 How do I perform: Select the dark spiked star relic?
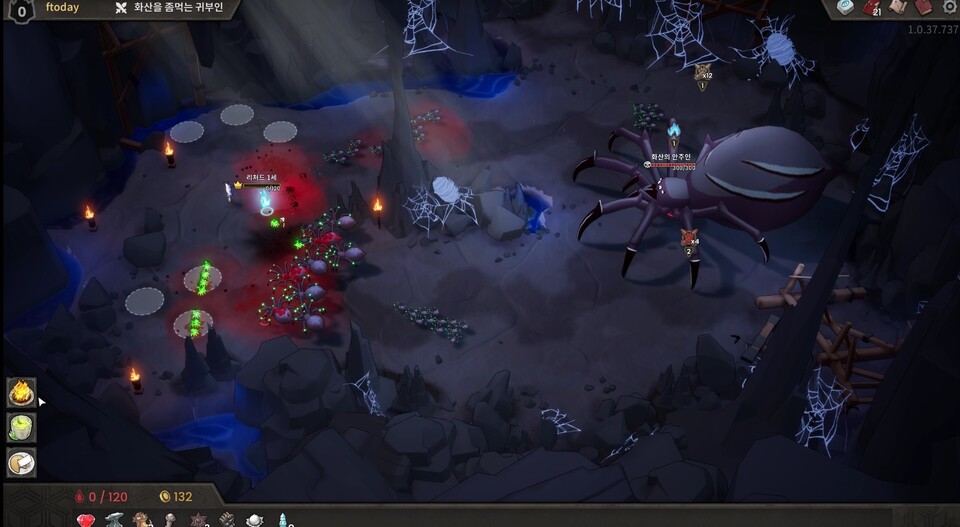click(198, 520)
